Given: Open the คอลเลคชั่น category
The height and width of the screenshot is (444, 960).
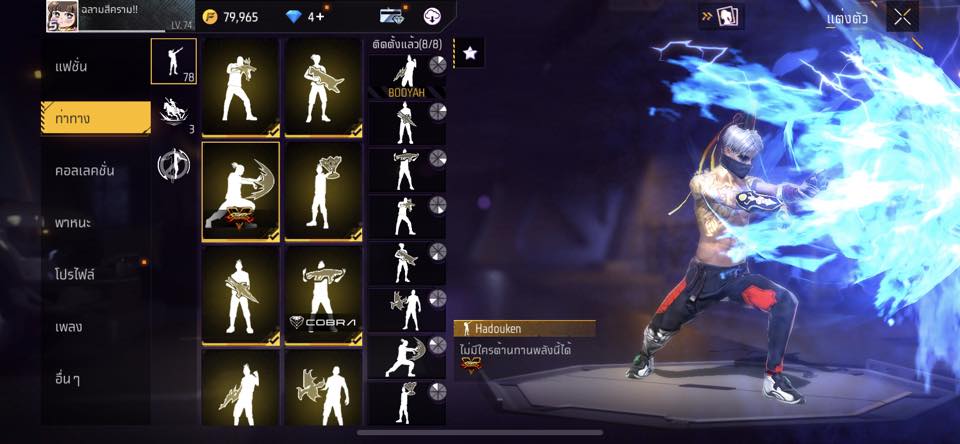Looking at the screenshot, I should (x=85, y=170).
